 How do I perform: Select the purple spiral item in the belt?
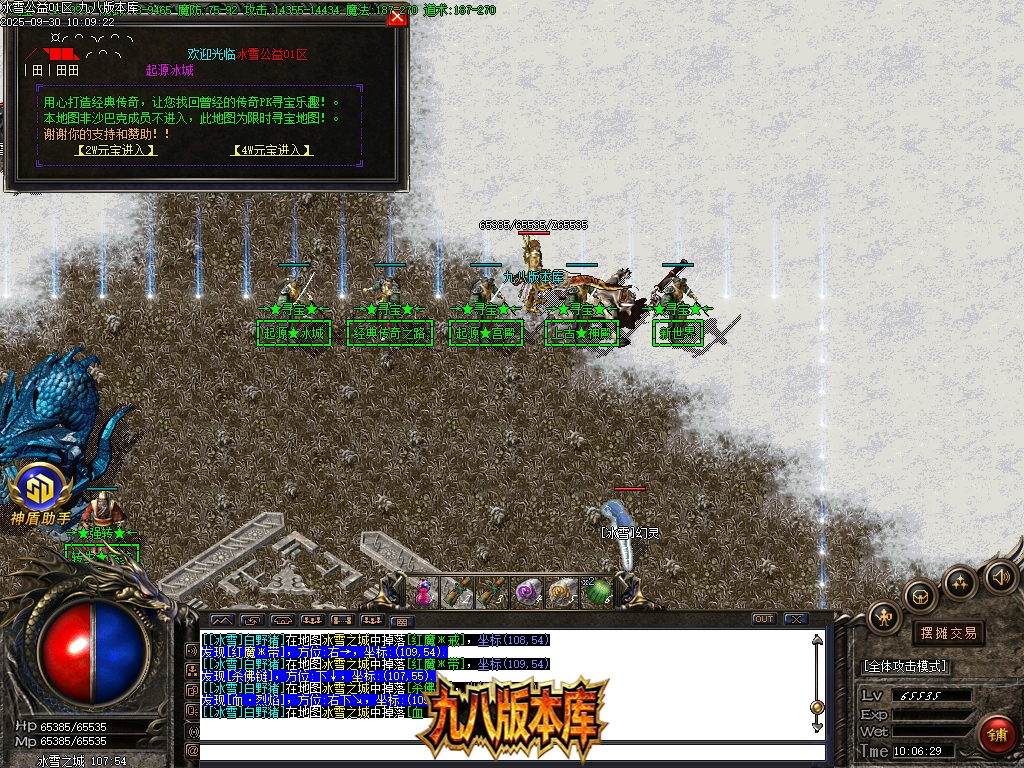click(527, 592)
